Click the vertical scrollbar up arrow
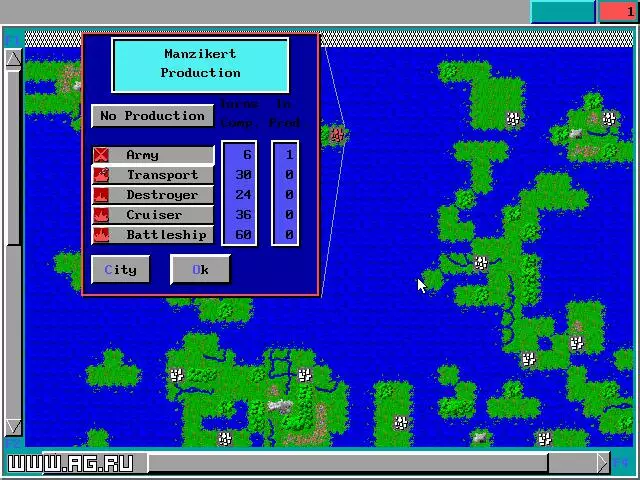Viewport: 640px width, 480px height. pyautogui.click(x=14, y=58)
